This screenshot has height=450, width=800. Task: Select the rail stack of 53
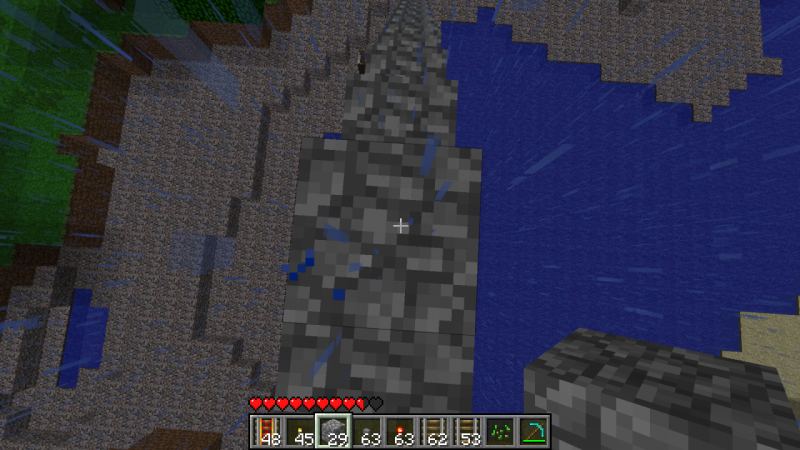(x=466, y=431)
